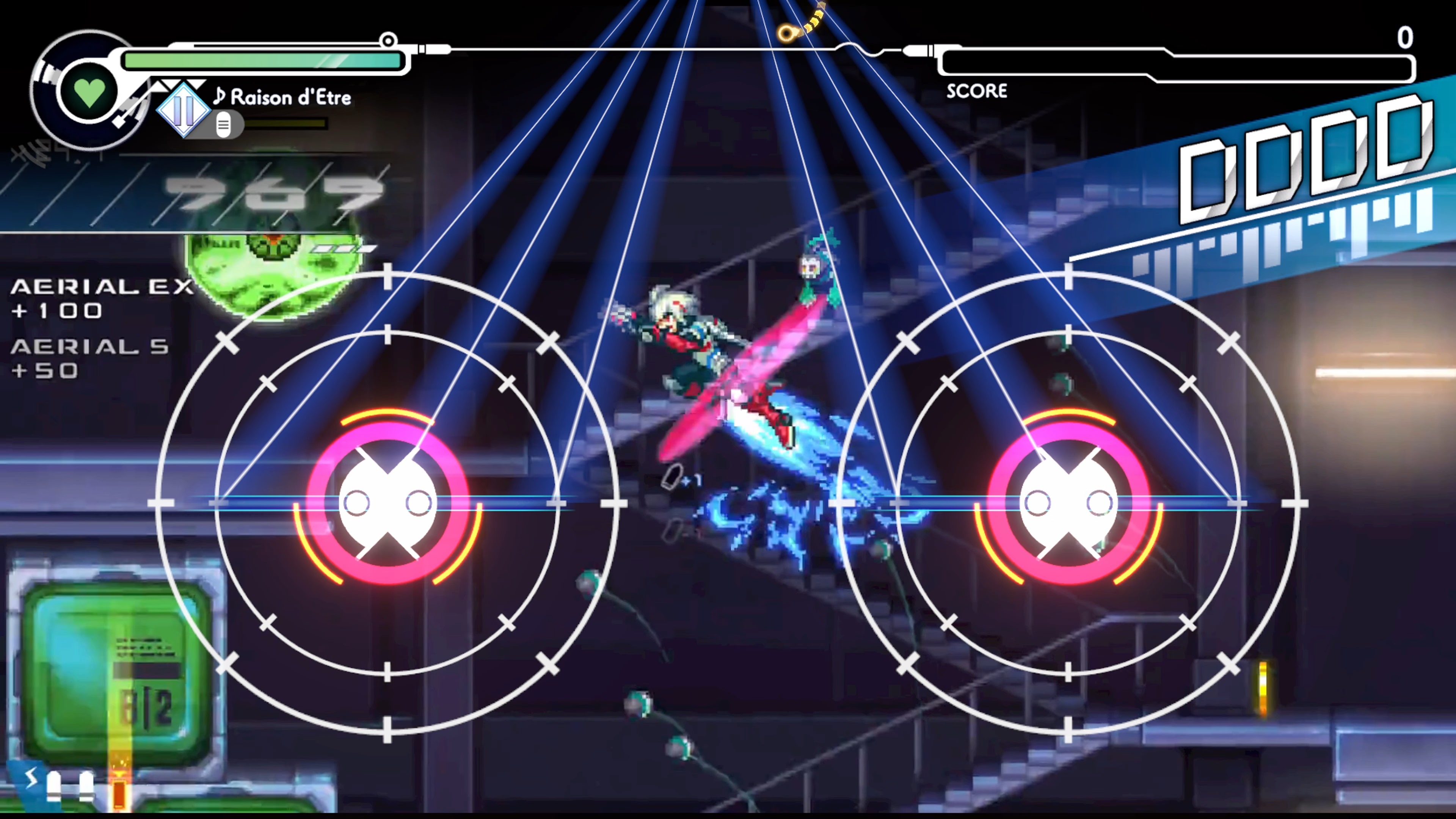Click the music note beside Raison d'Etre
The image size is (1456, 819).
click(x=220, y=97)
